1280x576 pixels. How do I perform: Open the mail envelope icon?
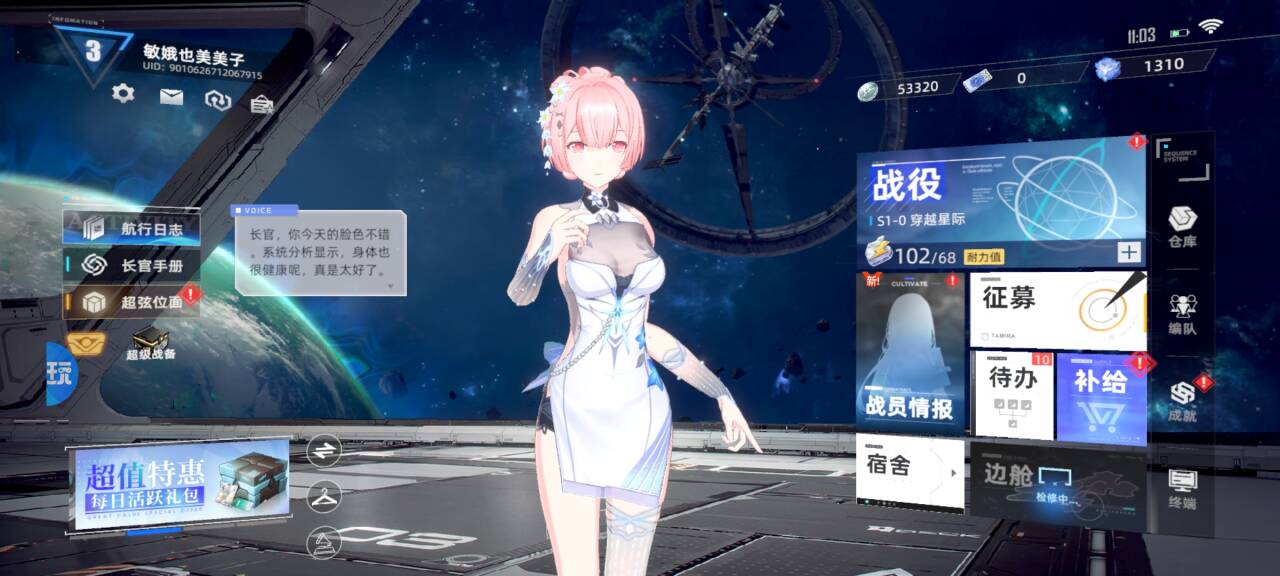(x=172, y=97)
